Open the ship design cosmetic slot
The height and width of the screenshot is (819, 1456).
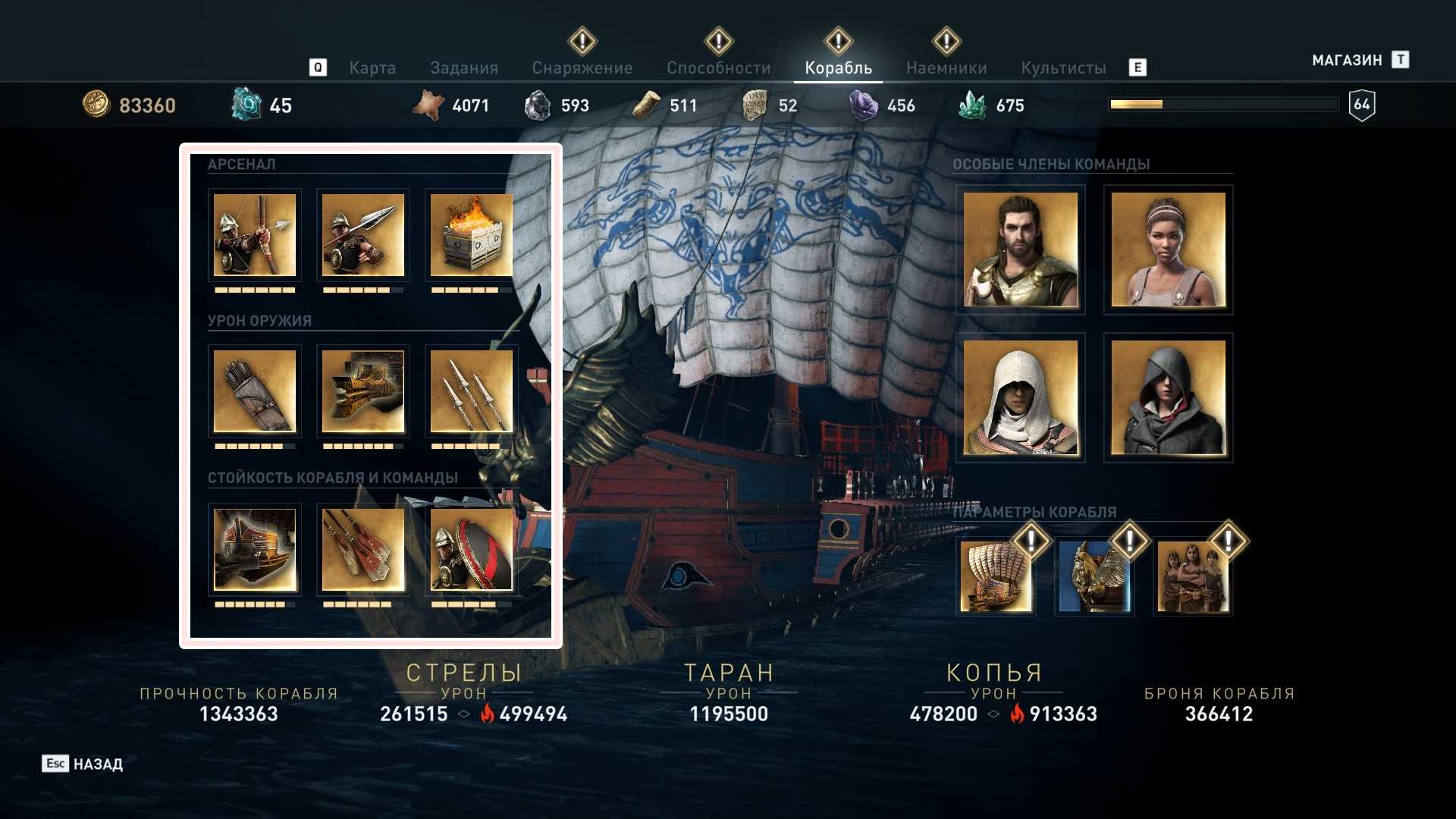coord(996,577)
